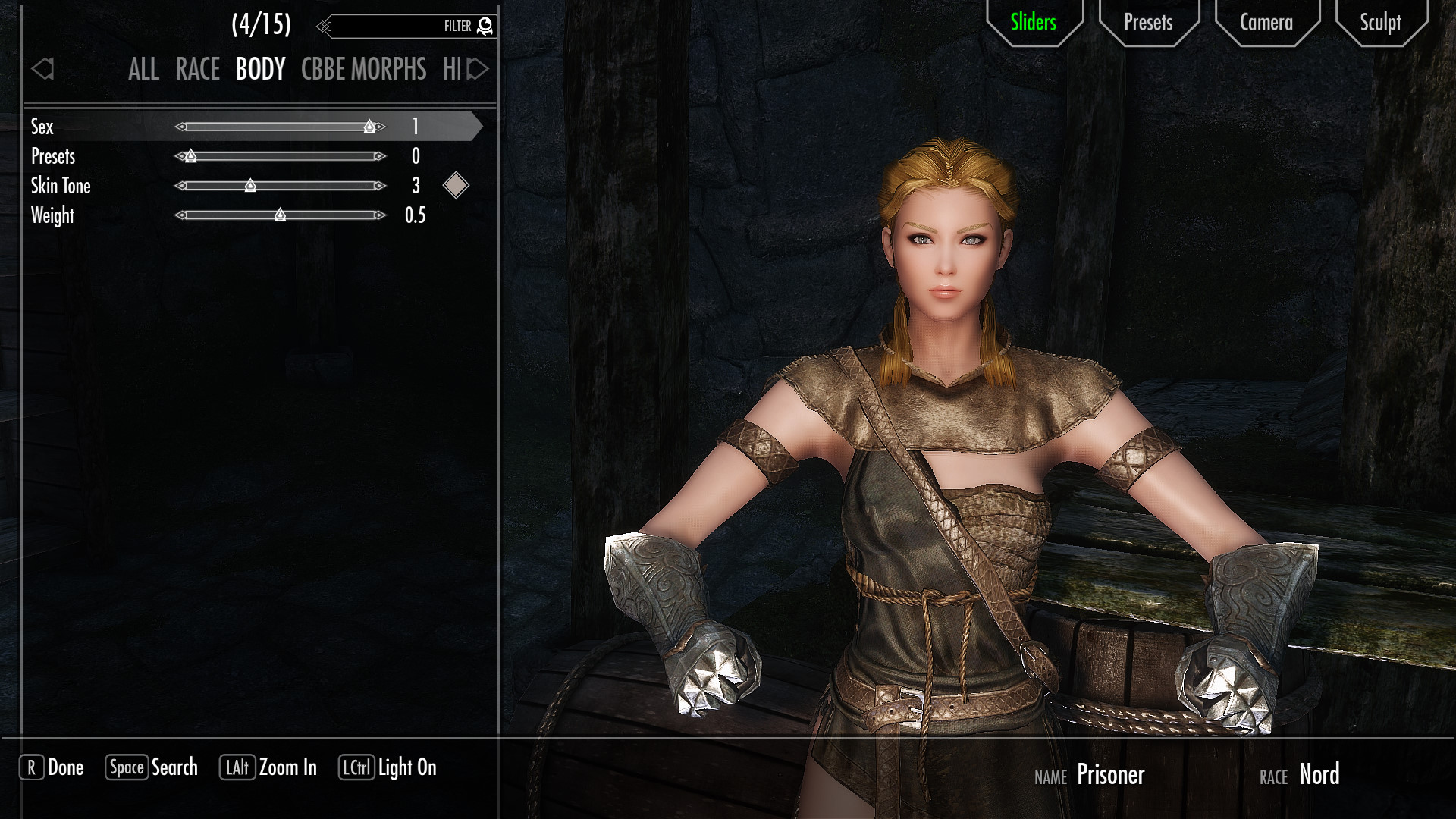Open the Skin Tone color swatch
The height and width of the screenshot is (819, 1456).
pyautogui.click(x=456, y=186)
